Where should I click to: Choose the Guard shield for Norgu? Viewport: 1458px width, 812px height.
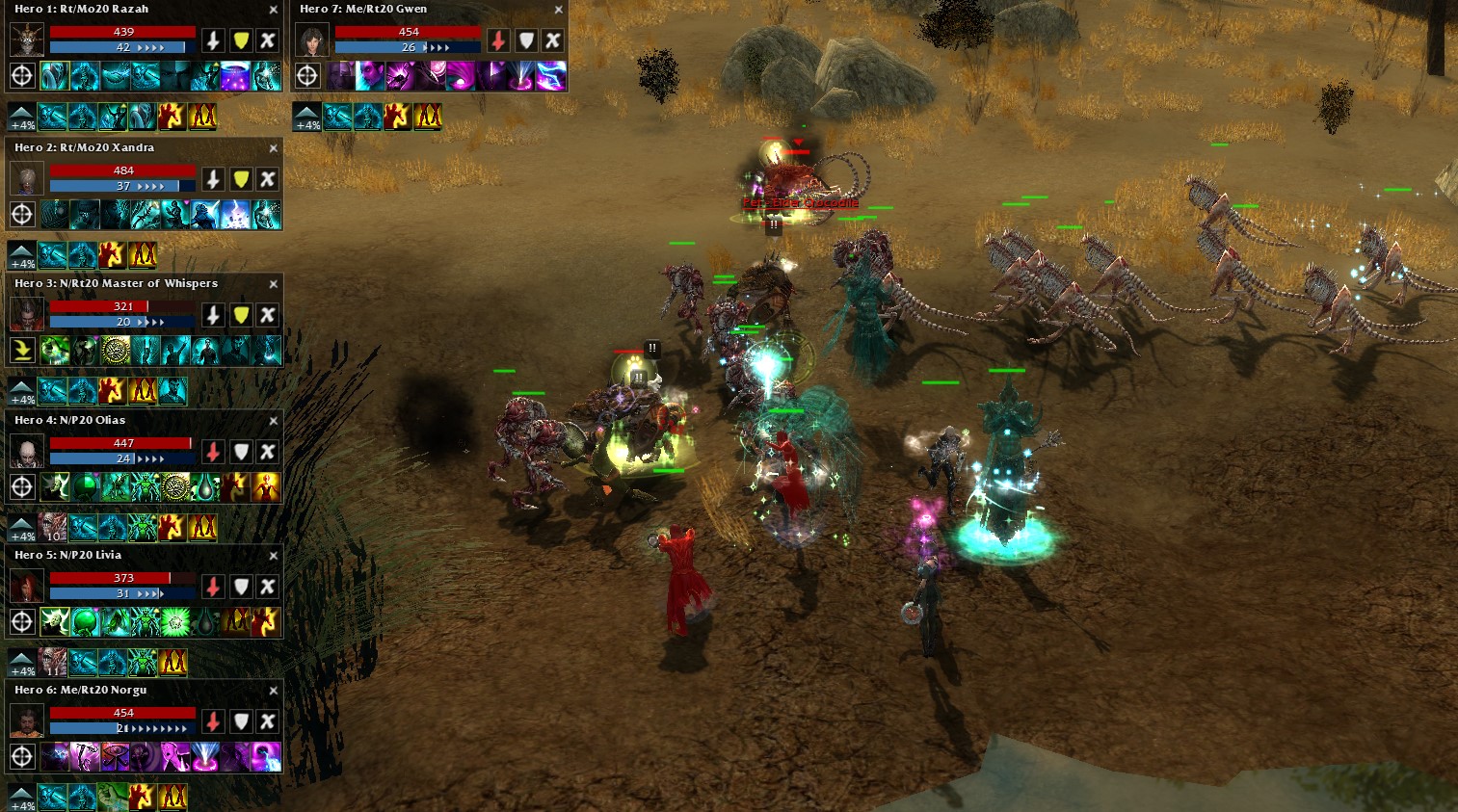tap(241, 721)
